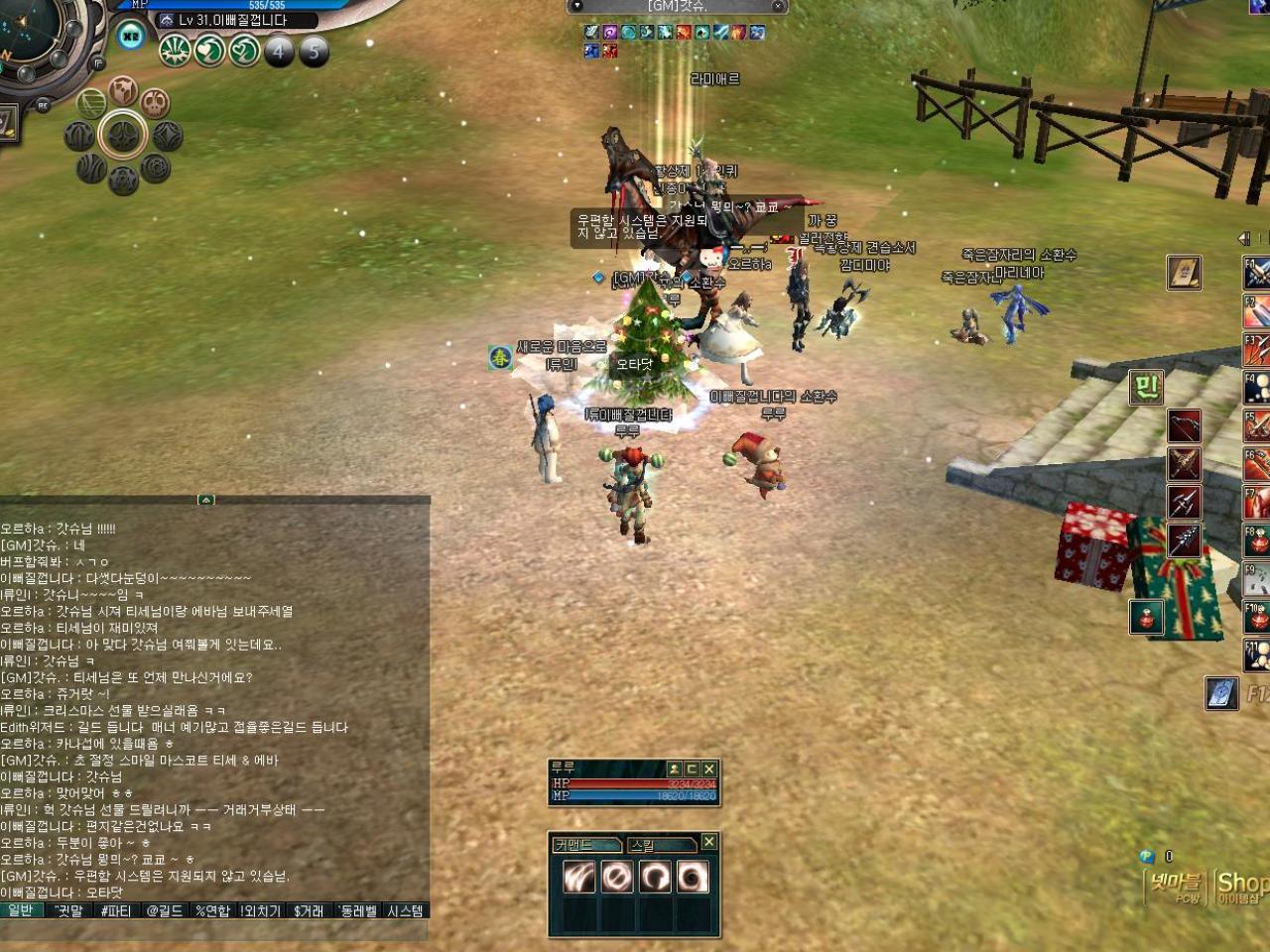Open the pet portrait icon on 루루 window
The image size is (1270, 952).
pos(675,769)
